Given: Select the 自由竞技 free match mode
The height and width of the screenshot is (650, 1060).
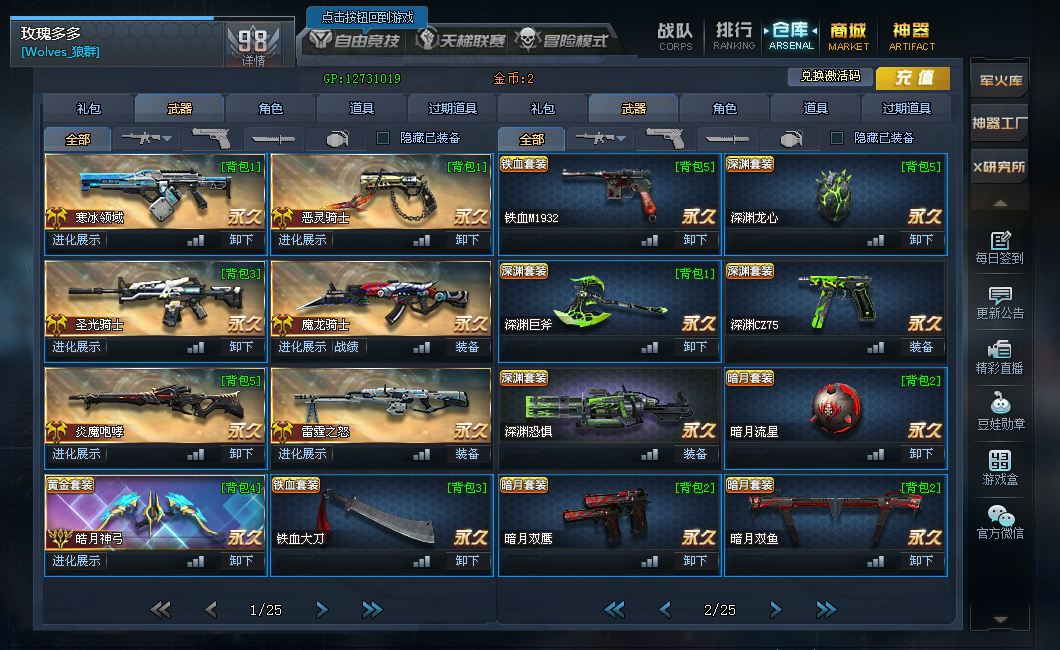Looking at the screenshot, I should click(354, 41).
